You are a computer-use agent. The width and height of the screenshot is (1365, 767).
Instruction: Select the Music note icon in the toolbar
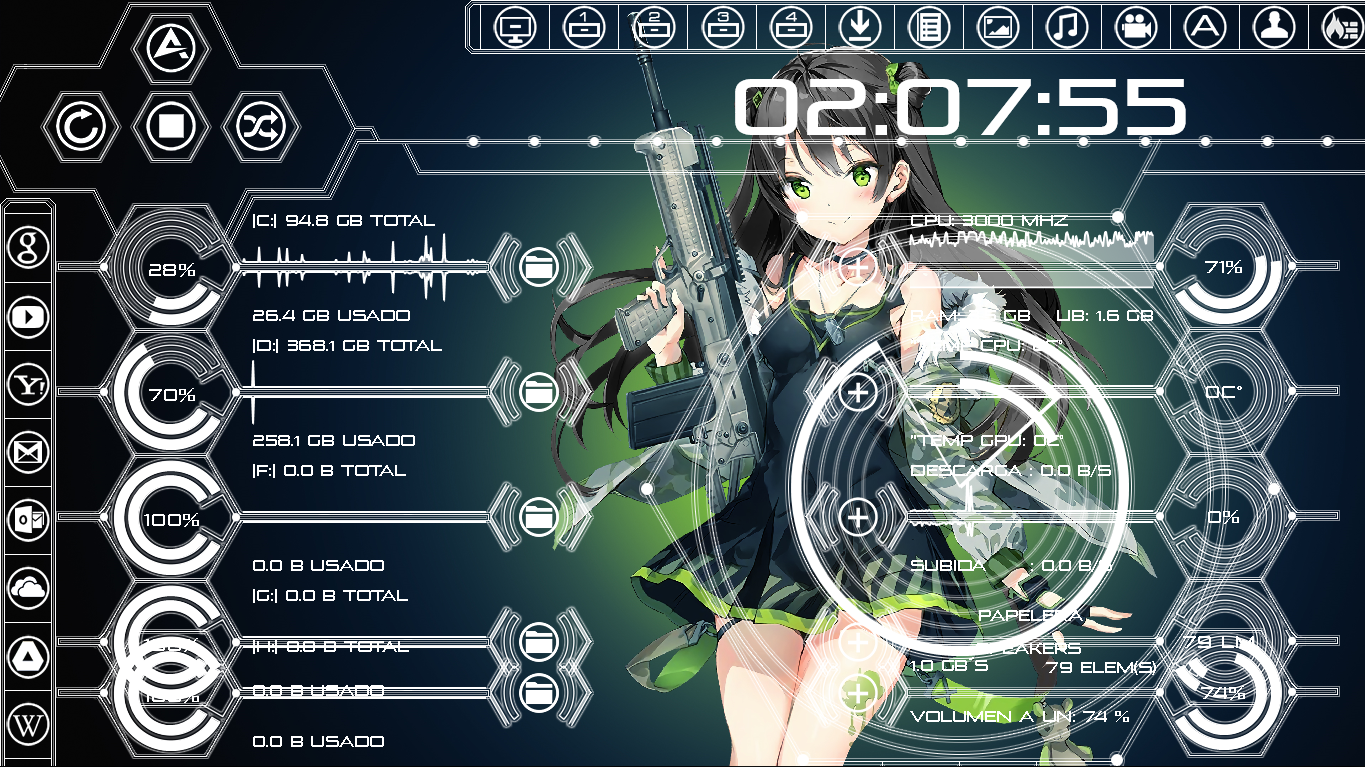[x=1067, y=27]
